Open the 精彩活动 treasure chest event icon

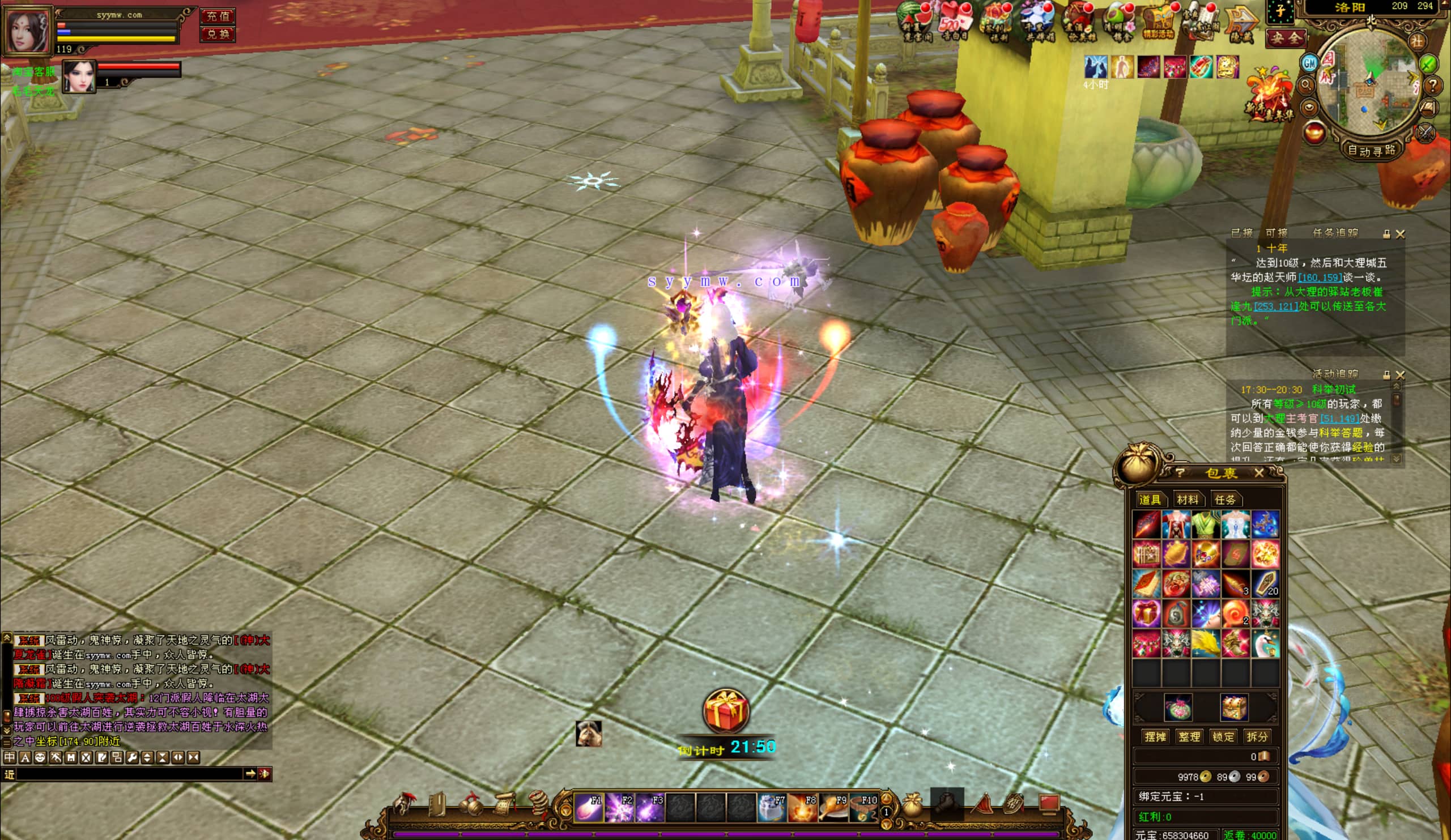pos(1159,22)
